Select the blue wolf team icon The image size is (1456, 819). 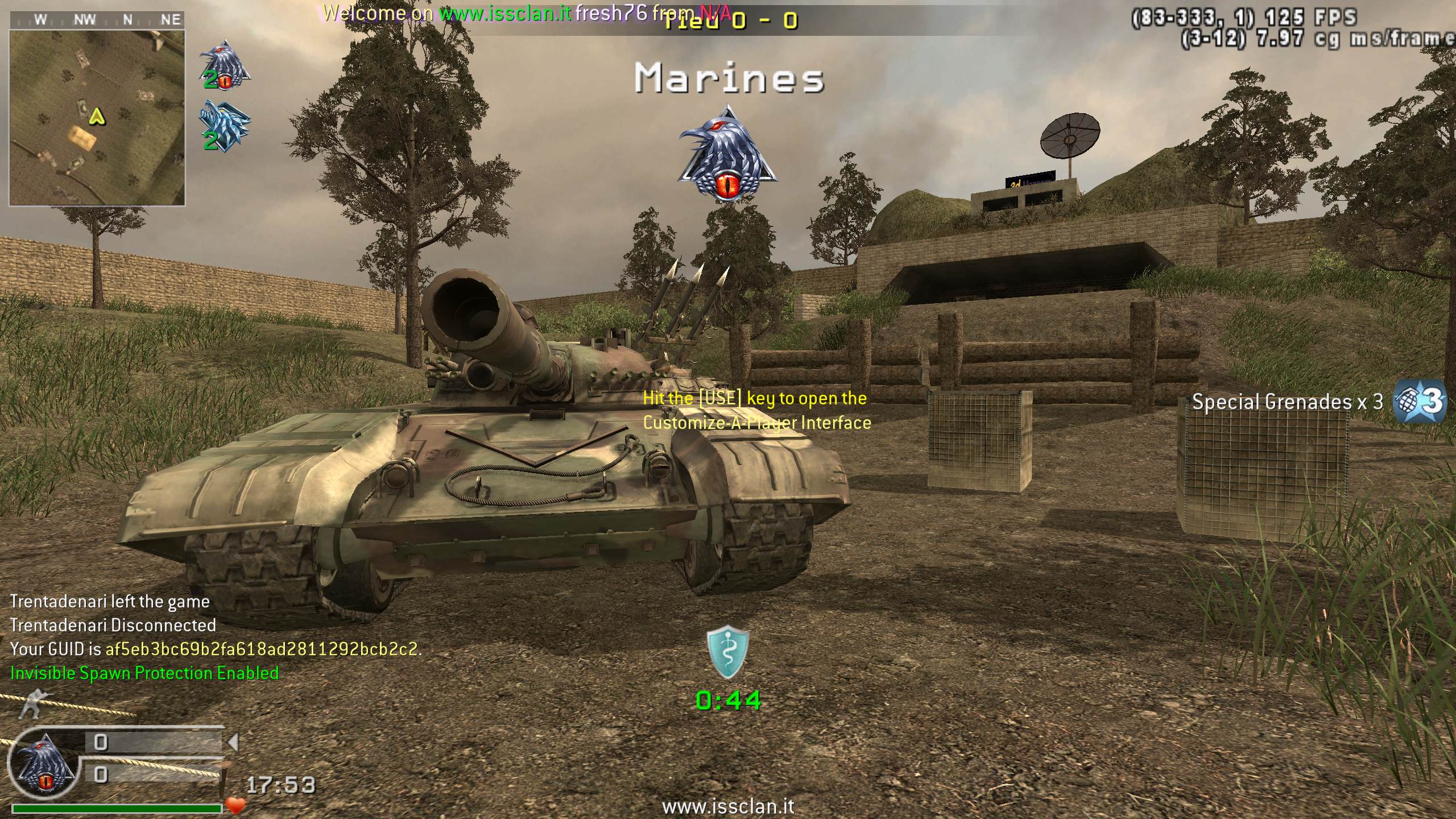click(x=225, y=125)
